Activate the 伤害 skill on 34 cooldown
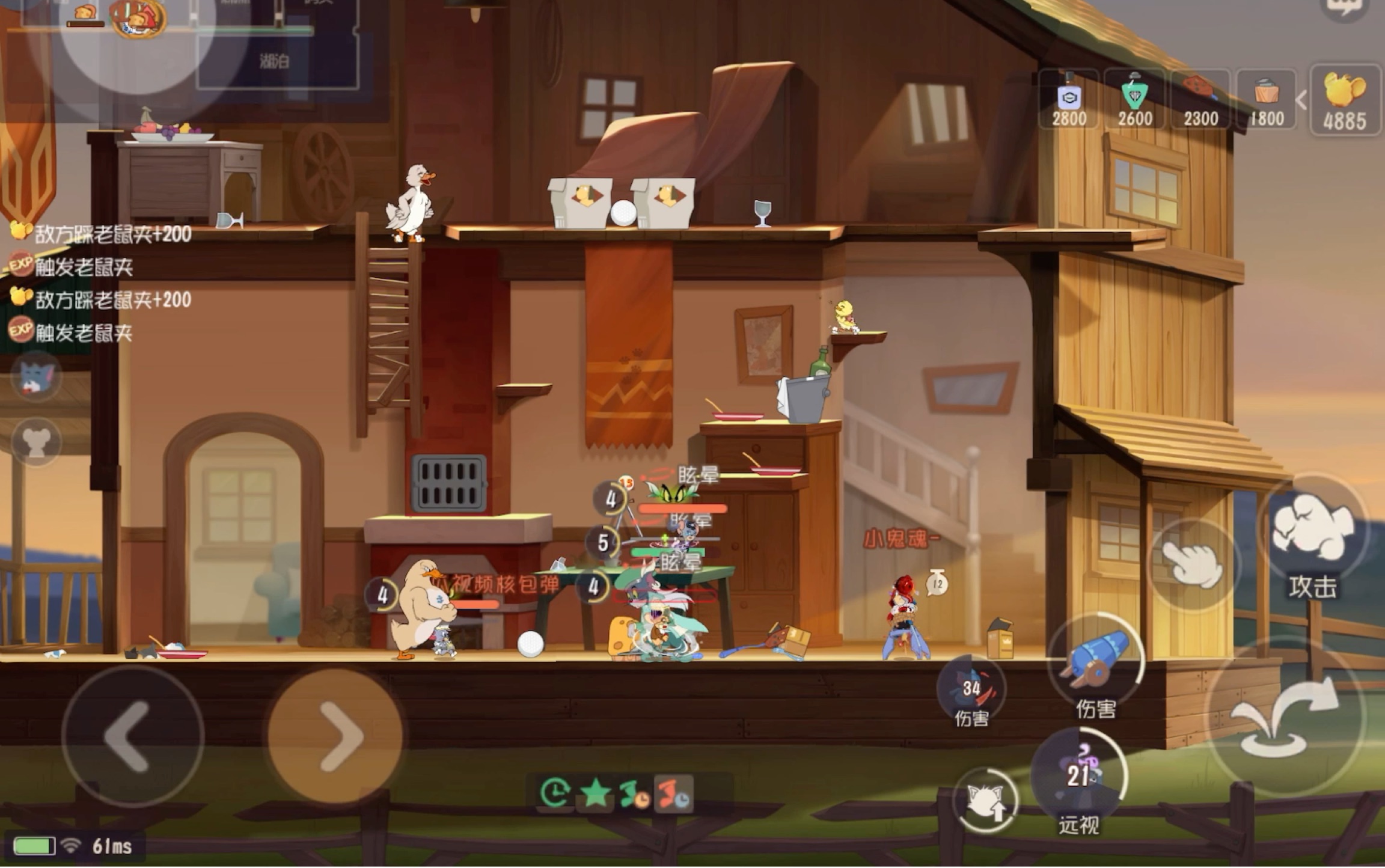This screenshot has height=868, width=1385. [971, 690]
